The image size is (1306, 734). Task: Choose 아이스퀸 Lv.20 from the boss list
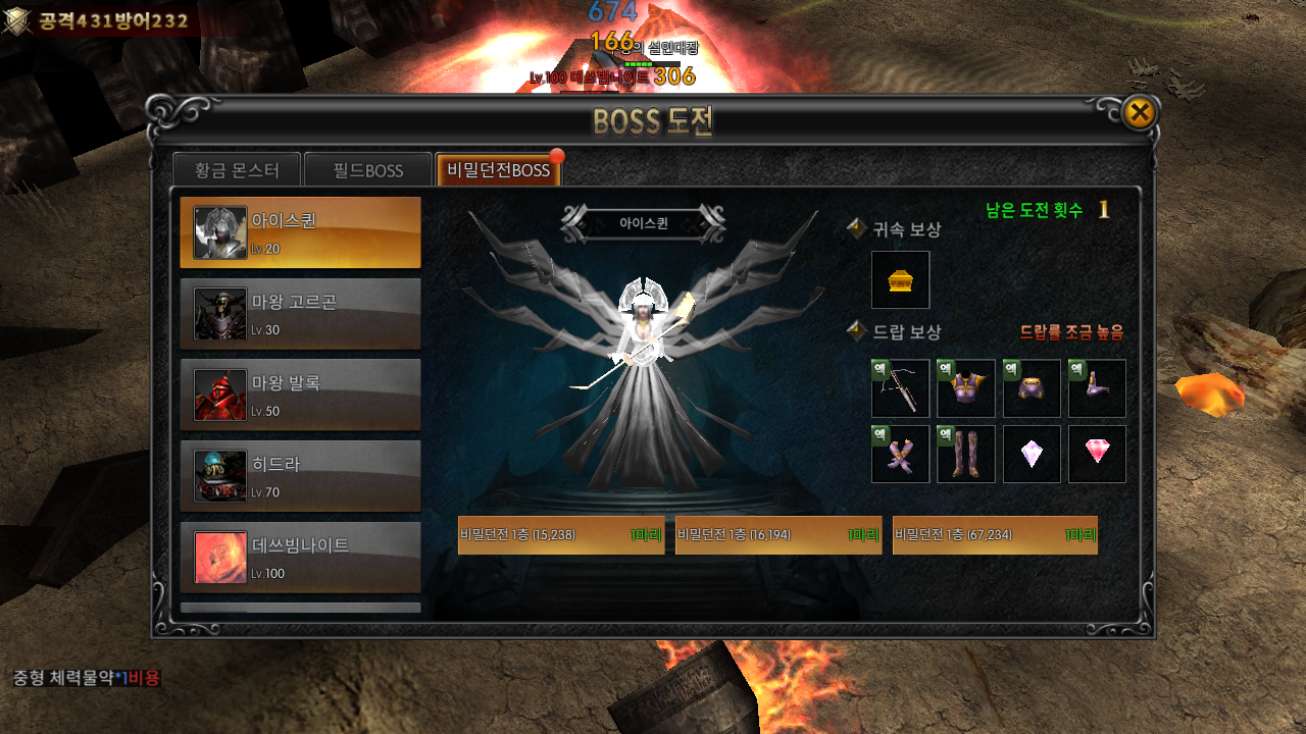(x=300, y=232)
